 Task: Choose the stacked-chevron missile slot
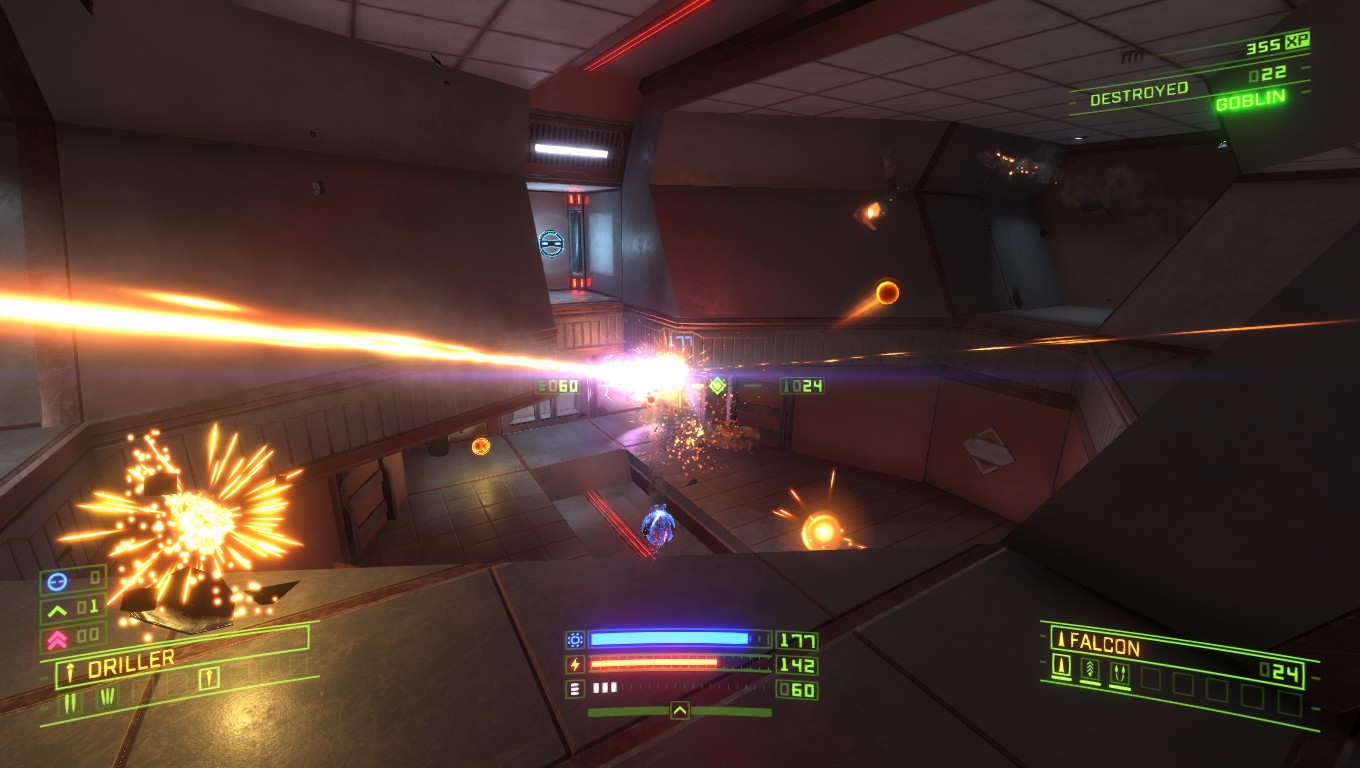[1090, 670]
